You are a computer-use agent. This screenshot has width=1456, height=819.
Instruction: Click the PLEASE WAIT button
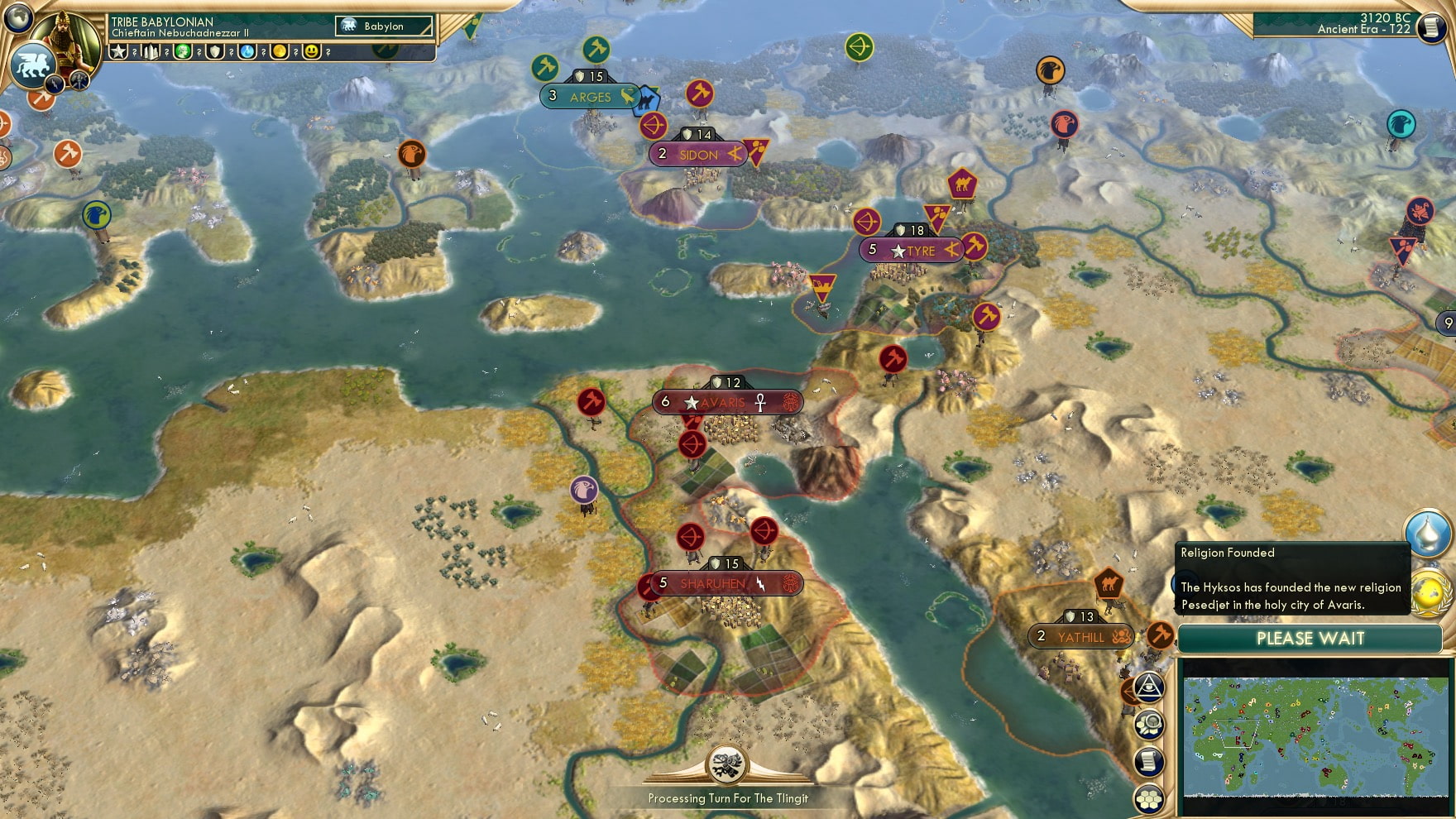1310,639
